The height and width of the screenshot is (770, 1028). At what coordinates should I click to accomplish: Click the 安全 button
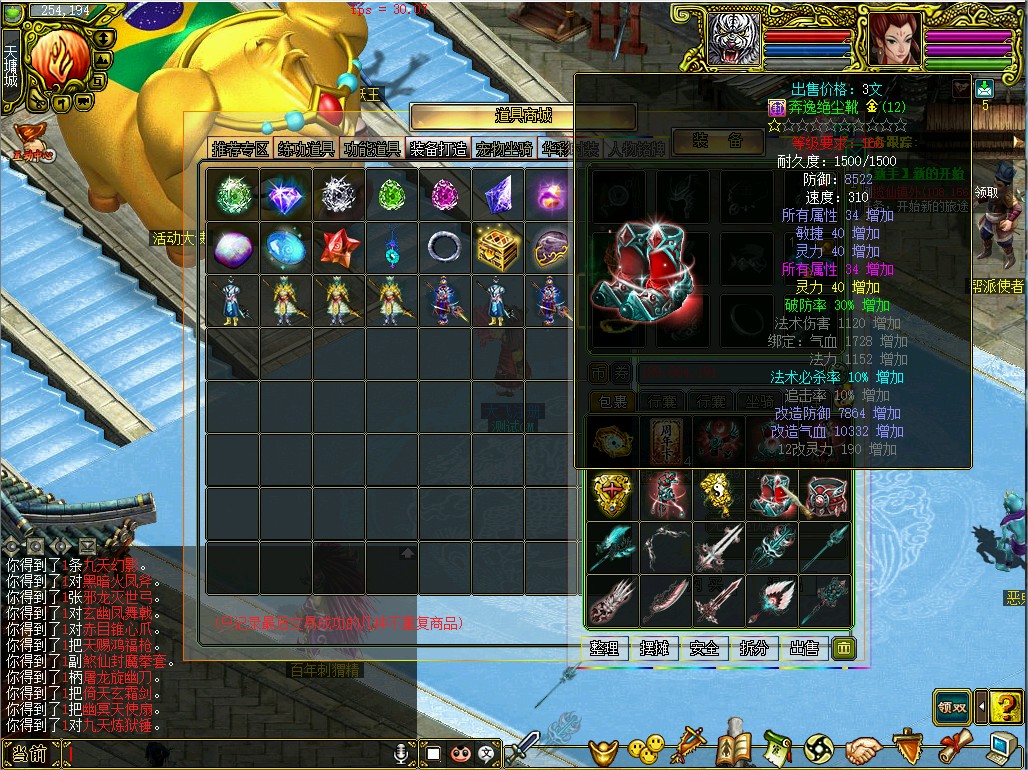[x=705, y=648]
